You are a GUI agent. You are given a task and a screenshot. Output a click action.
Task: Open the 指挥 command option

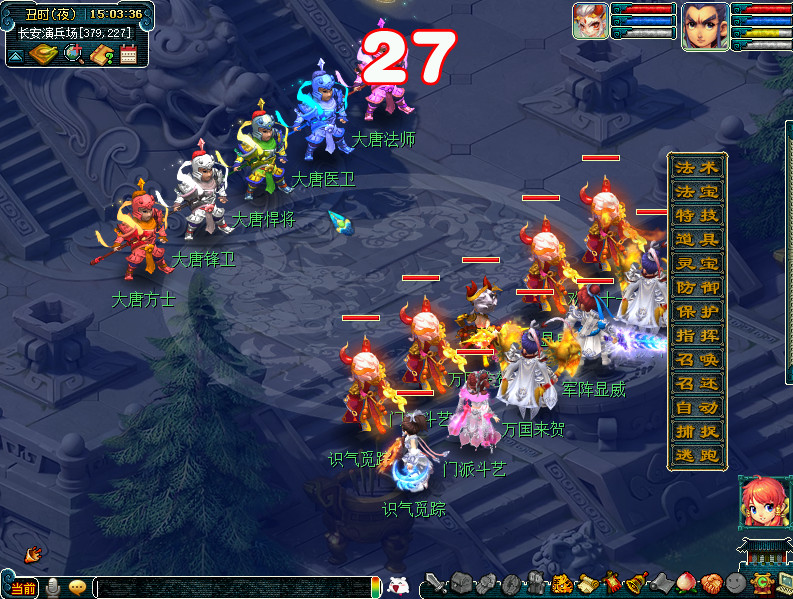697,335
